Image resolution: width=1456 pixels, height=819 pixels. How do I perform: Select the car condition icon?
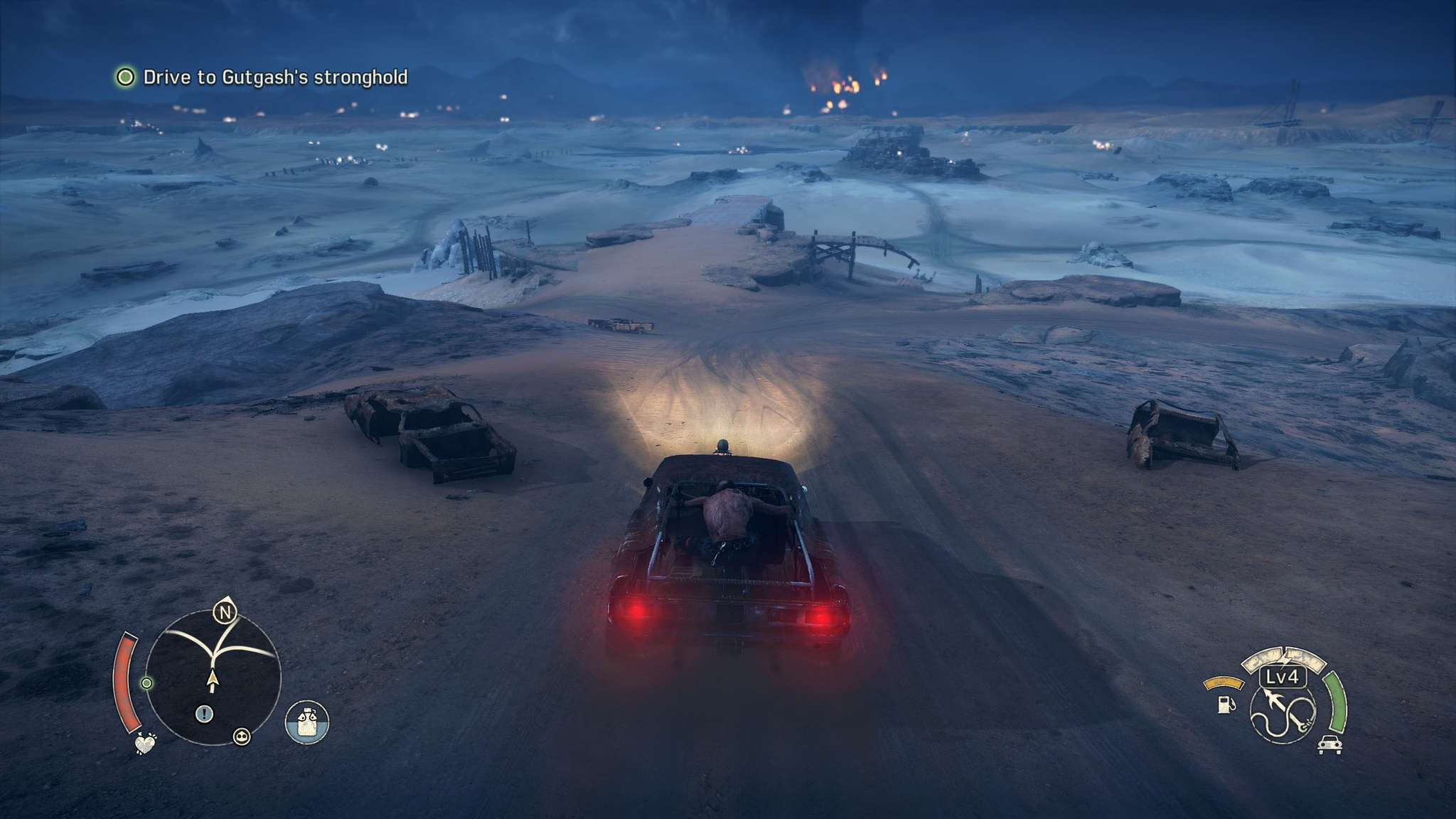(x=1329, y=745)
